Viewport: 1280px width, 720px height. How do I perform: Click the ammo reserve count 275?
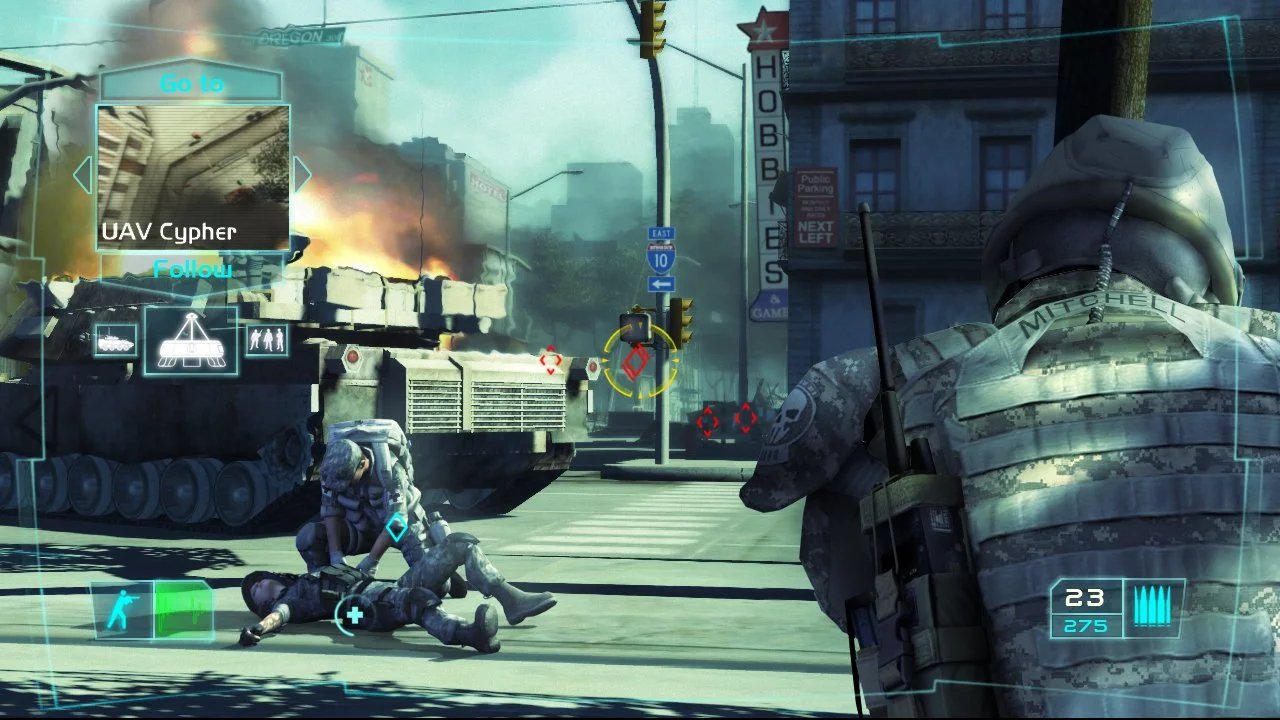(x=1086, y=625)
